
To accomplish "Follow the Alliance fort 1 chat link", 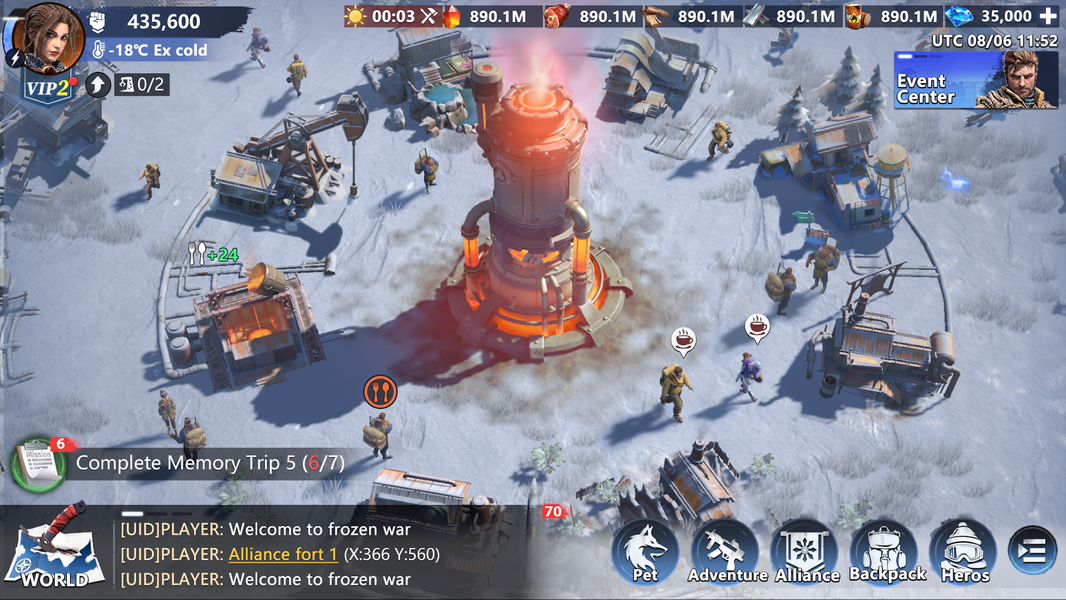I will click(283, 554).
